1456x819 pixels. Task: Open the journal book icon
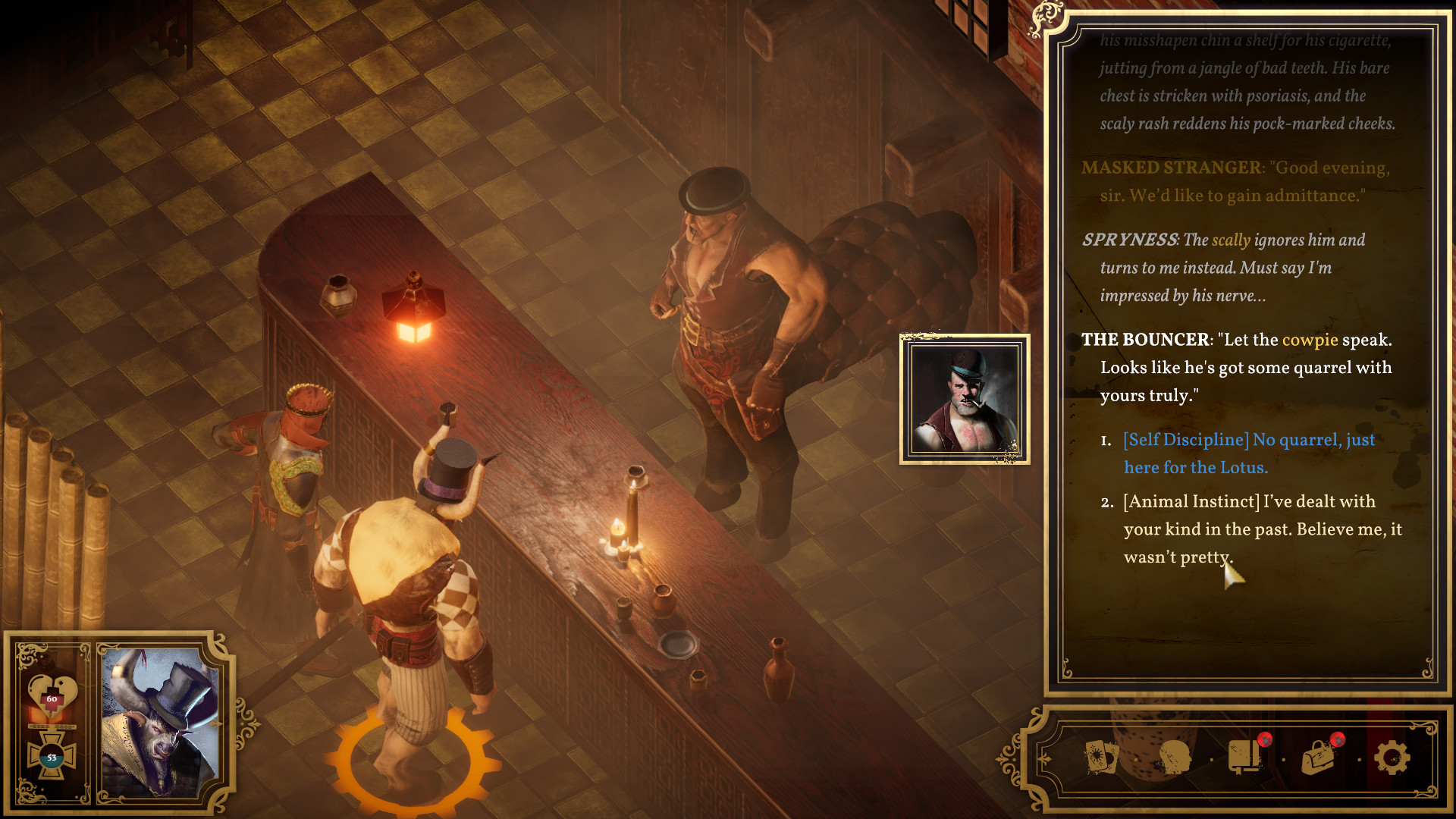1244,757
